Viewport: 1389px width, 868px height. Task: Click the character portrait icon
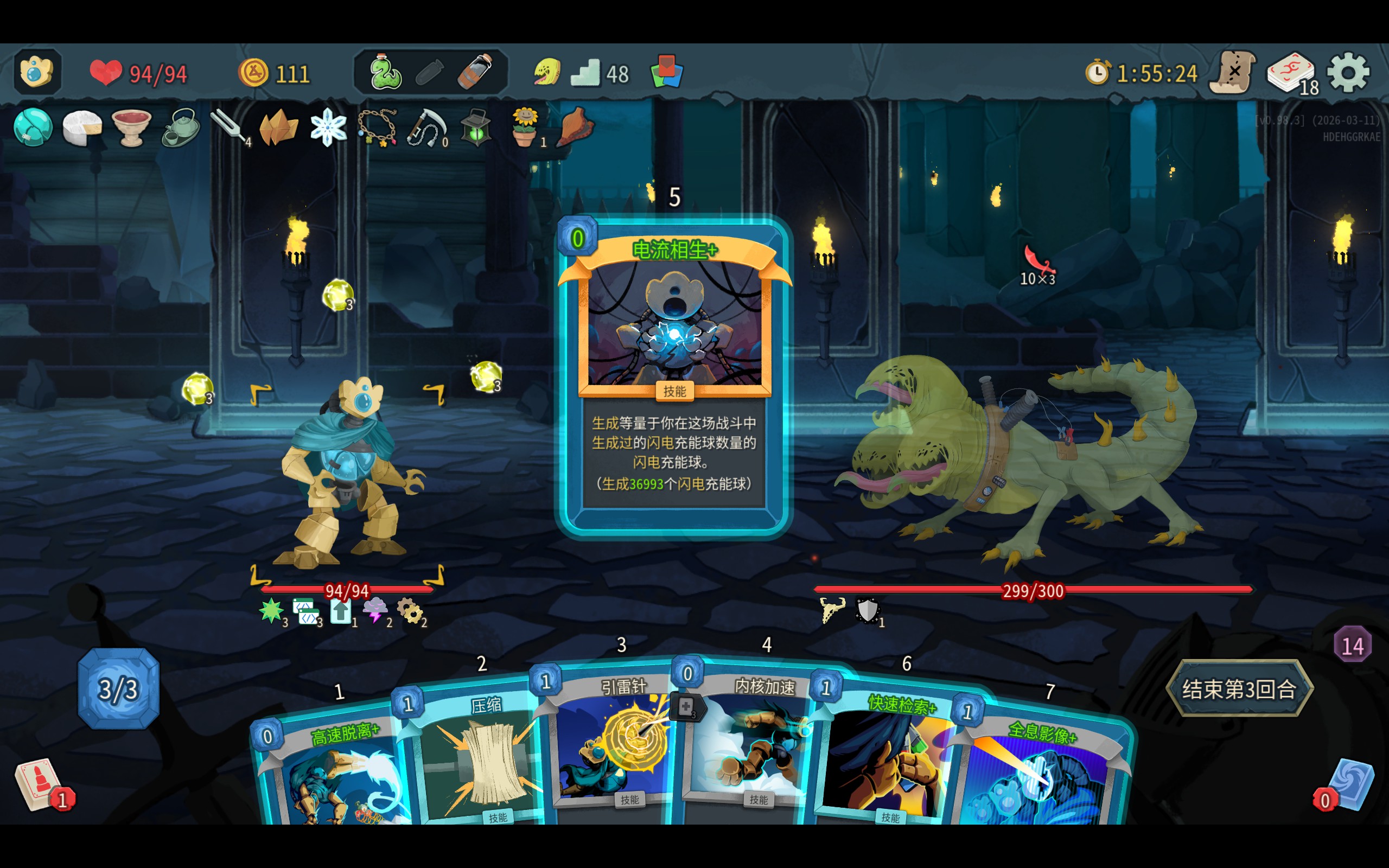[x=37, y=72]
